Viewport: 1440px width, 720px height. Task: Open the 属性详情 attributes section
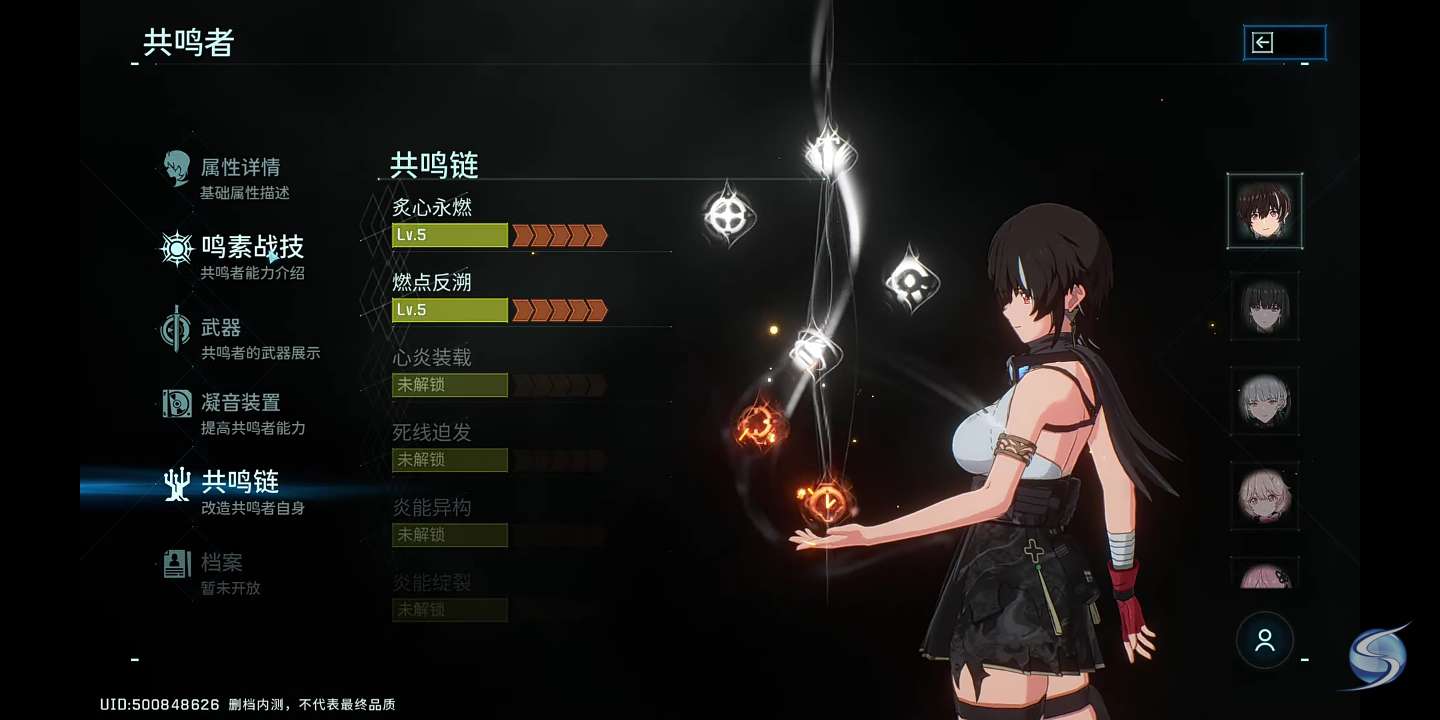coord(240,177)
